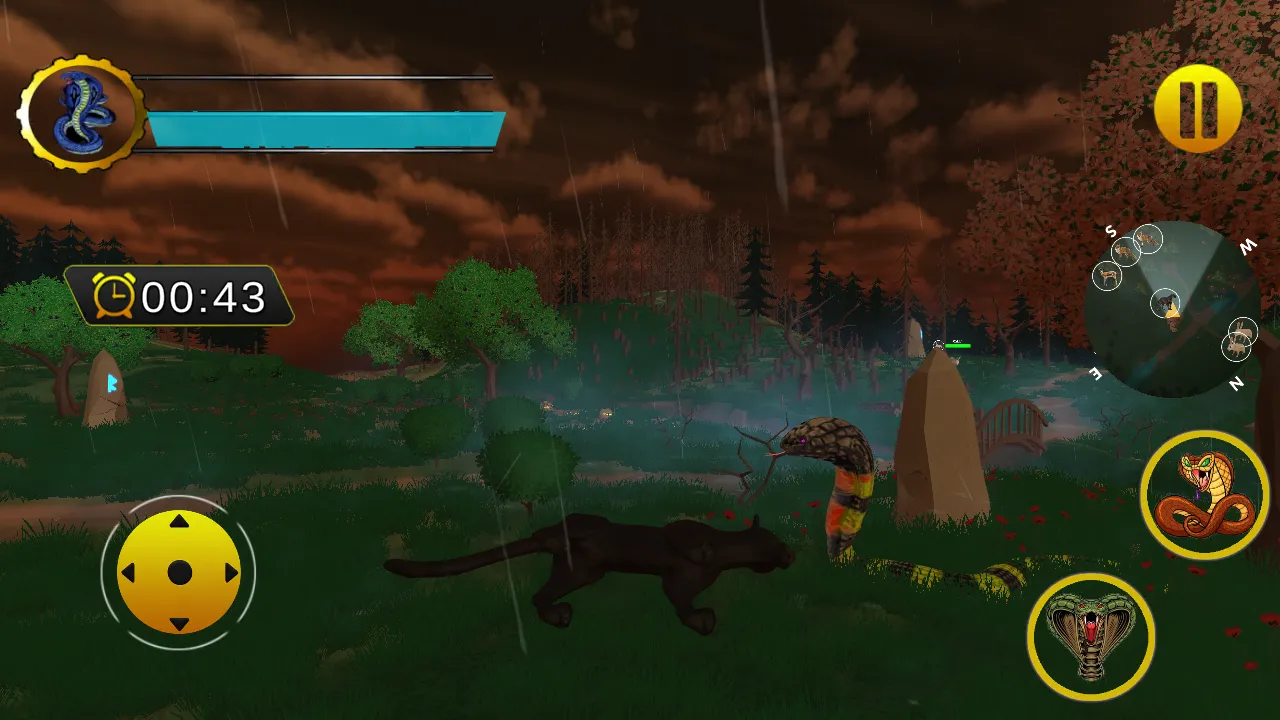Trigger the hooded cobra bite ability
This screenshot has height=720, width=1280.
coord(1090,636)
